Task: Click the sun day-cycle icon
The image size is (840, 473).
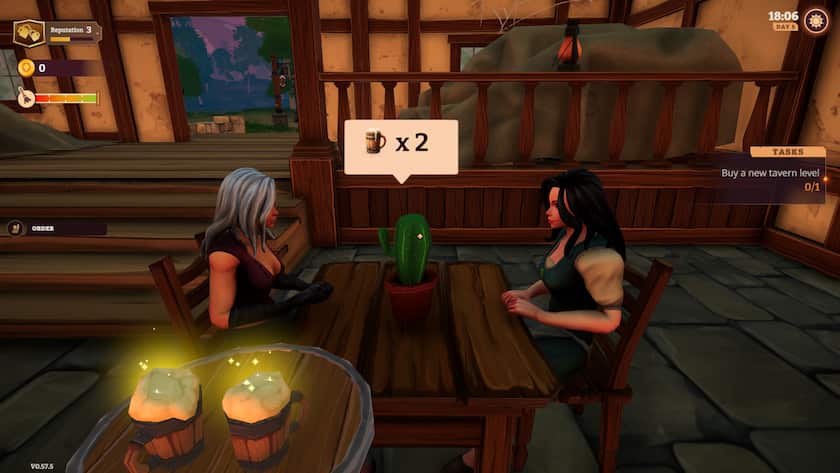Action: pyautogui.click(x=816, y=21)
